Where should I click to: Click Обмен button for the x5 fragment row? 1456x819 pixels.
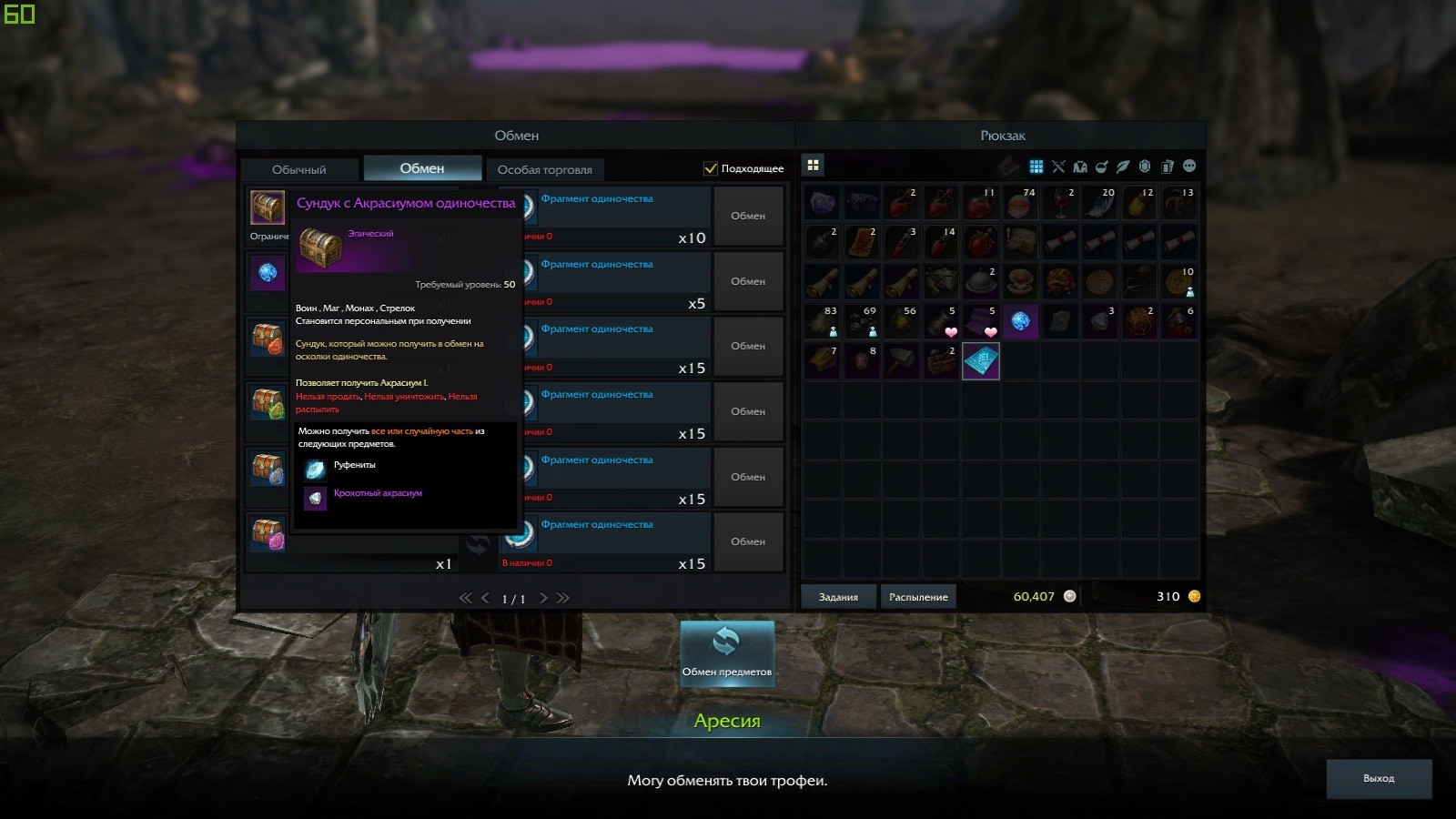[748, 281]
